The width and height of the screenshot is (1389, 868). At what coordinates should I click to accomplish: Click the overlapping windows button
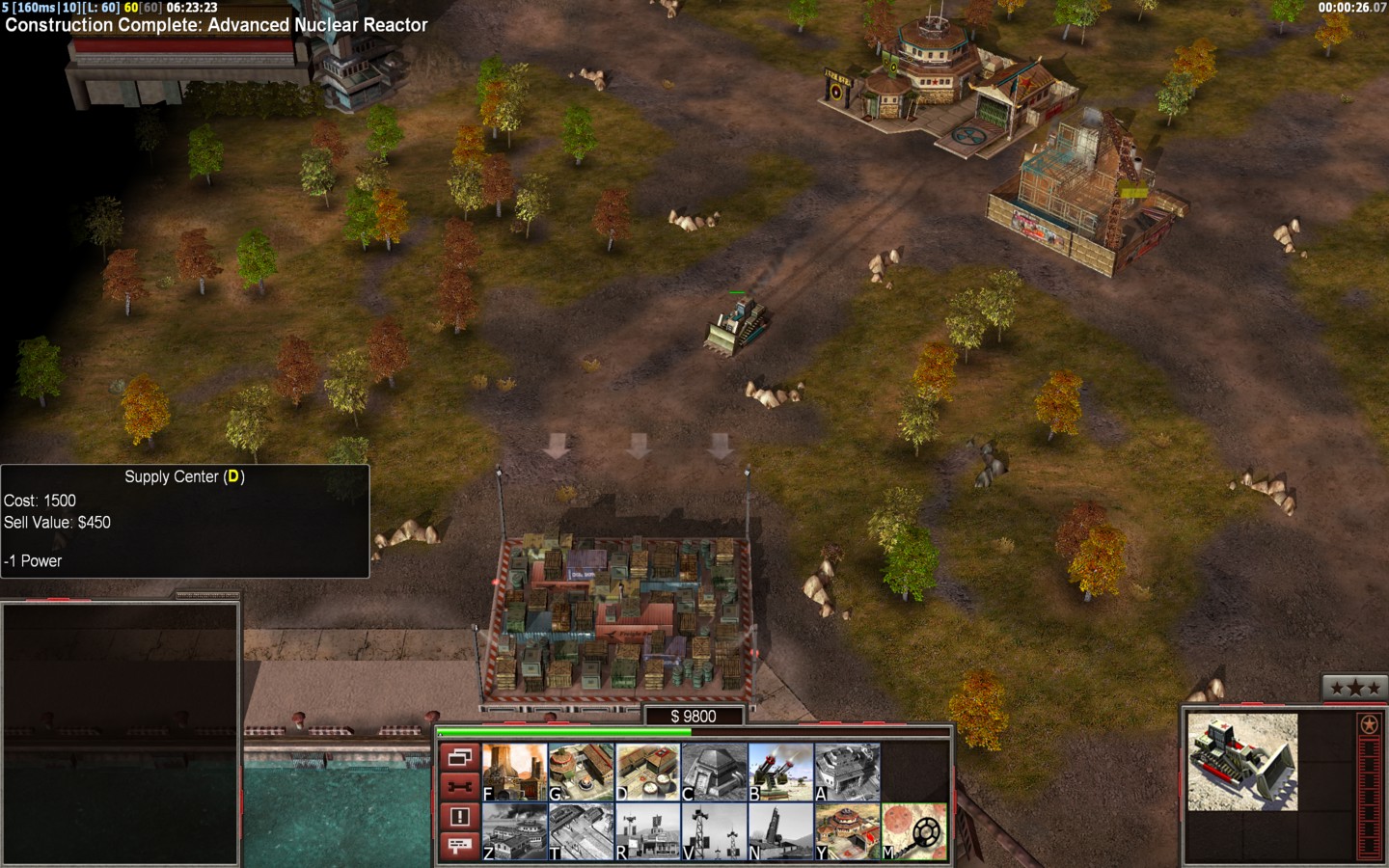(459, 757)
